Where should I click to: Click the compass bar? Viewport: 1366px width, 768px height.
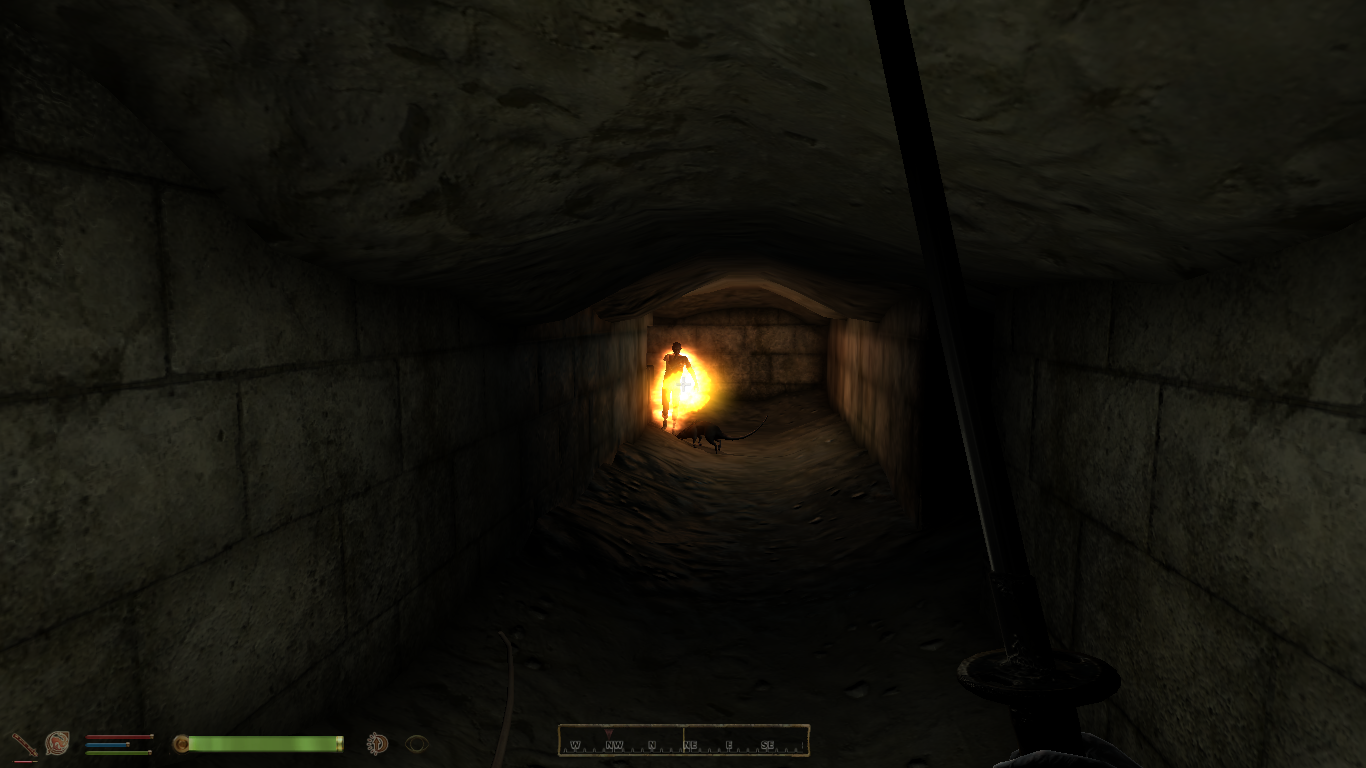pos(683,741)
